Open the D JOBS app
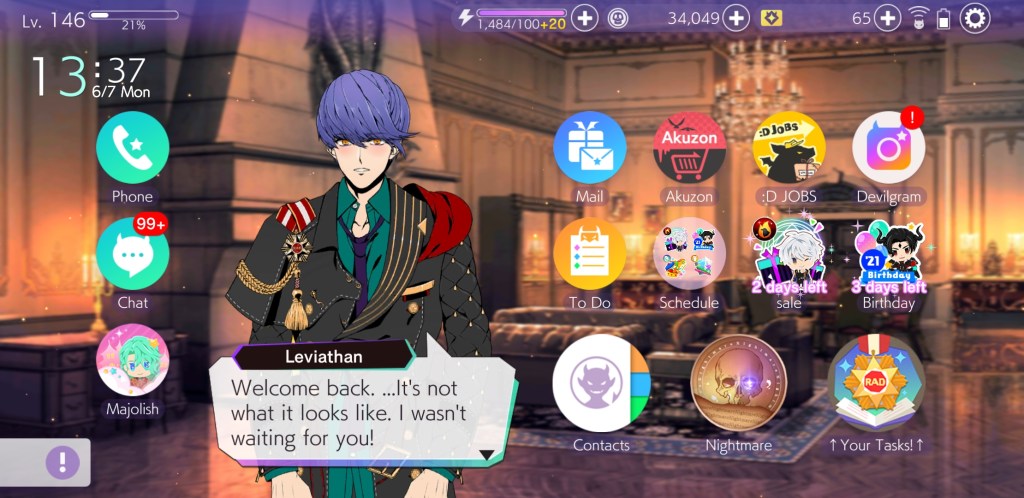This screenshot has height=498, width=1024. tap(789, 148)
